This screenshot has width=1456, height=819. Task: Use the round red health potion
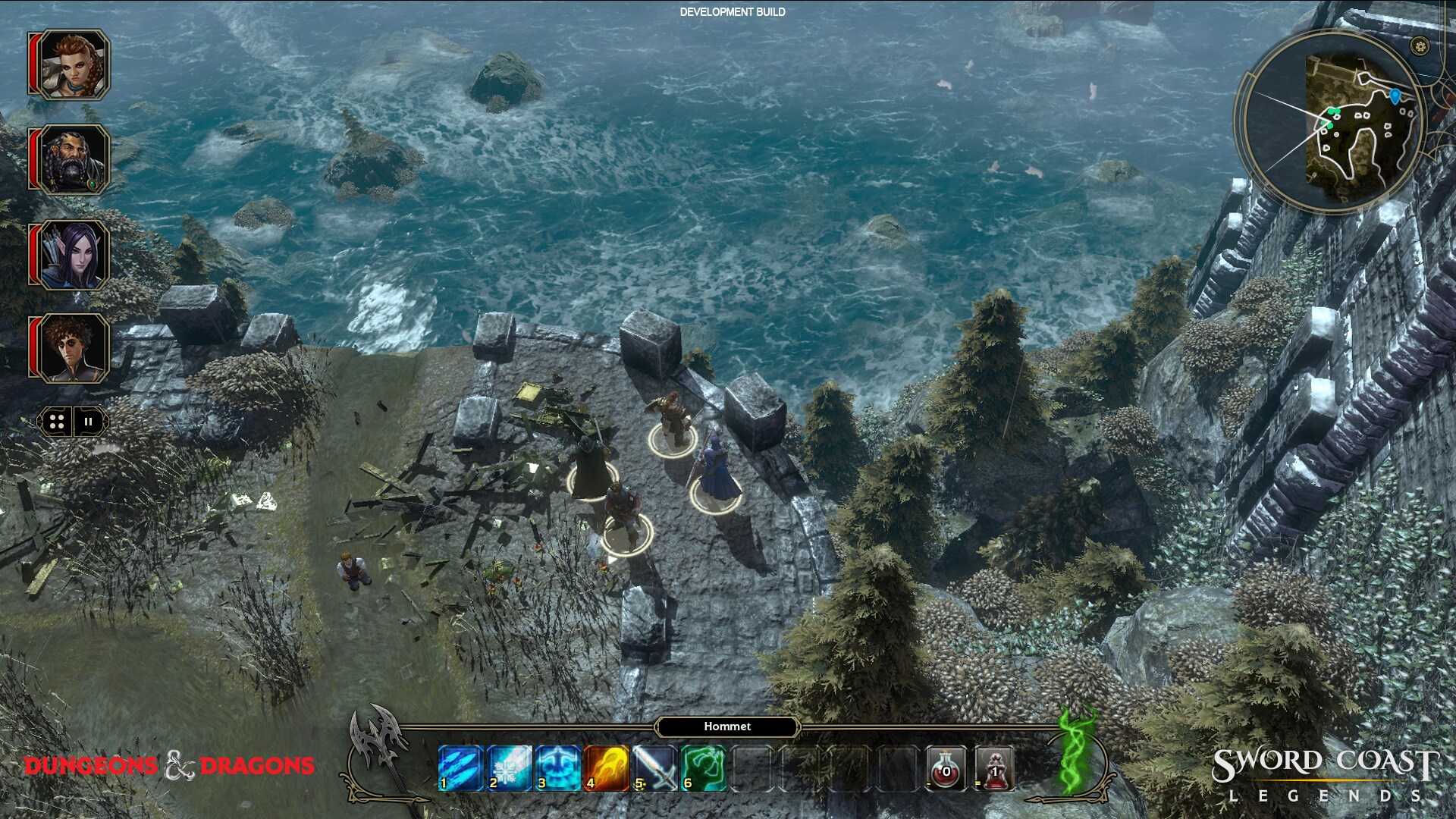point(947,769)
